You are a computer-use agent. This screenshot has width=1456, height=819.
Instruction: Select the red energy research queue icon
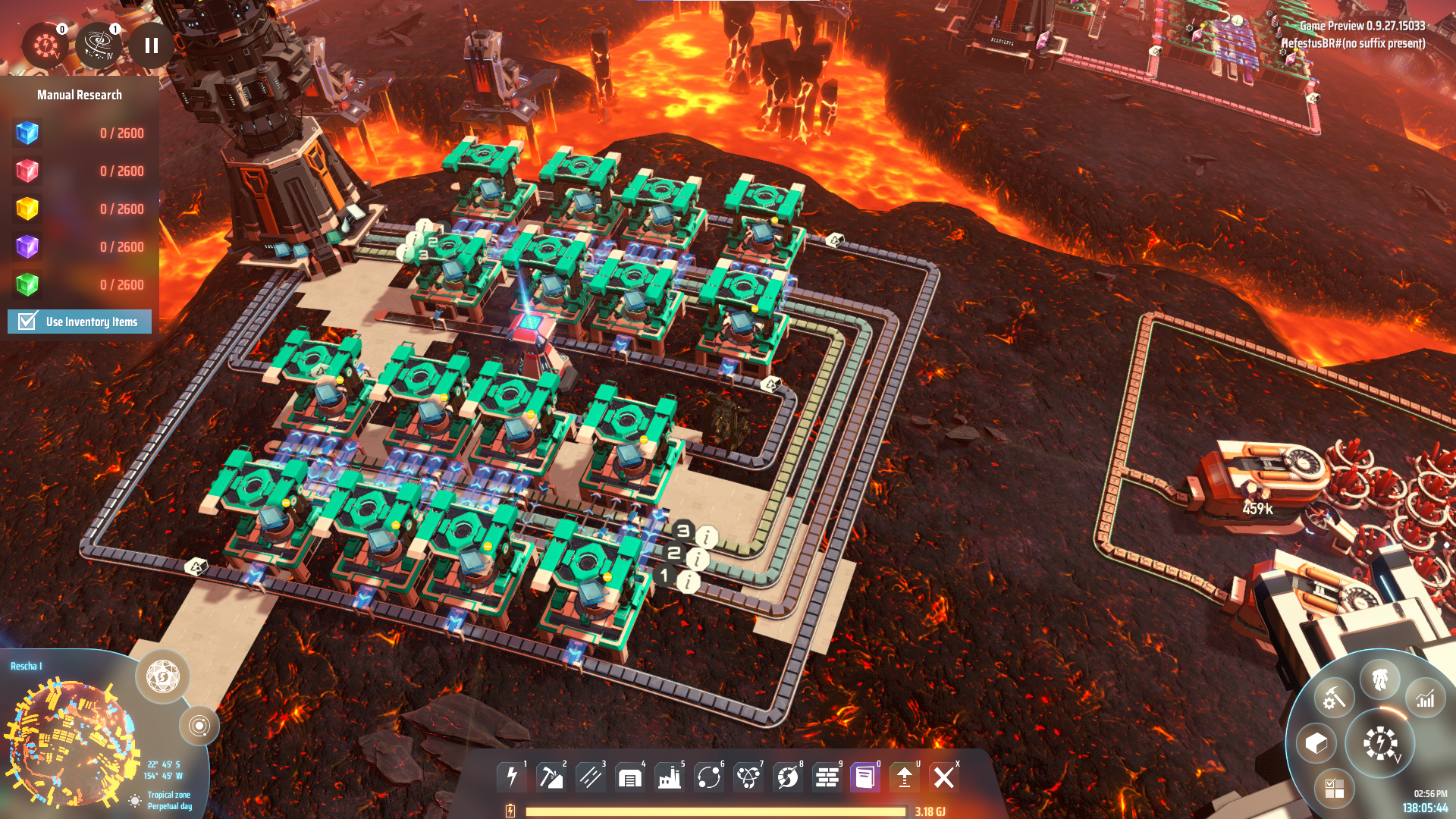(45, 45)
